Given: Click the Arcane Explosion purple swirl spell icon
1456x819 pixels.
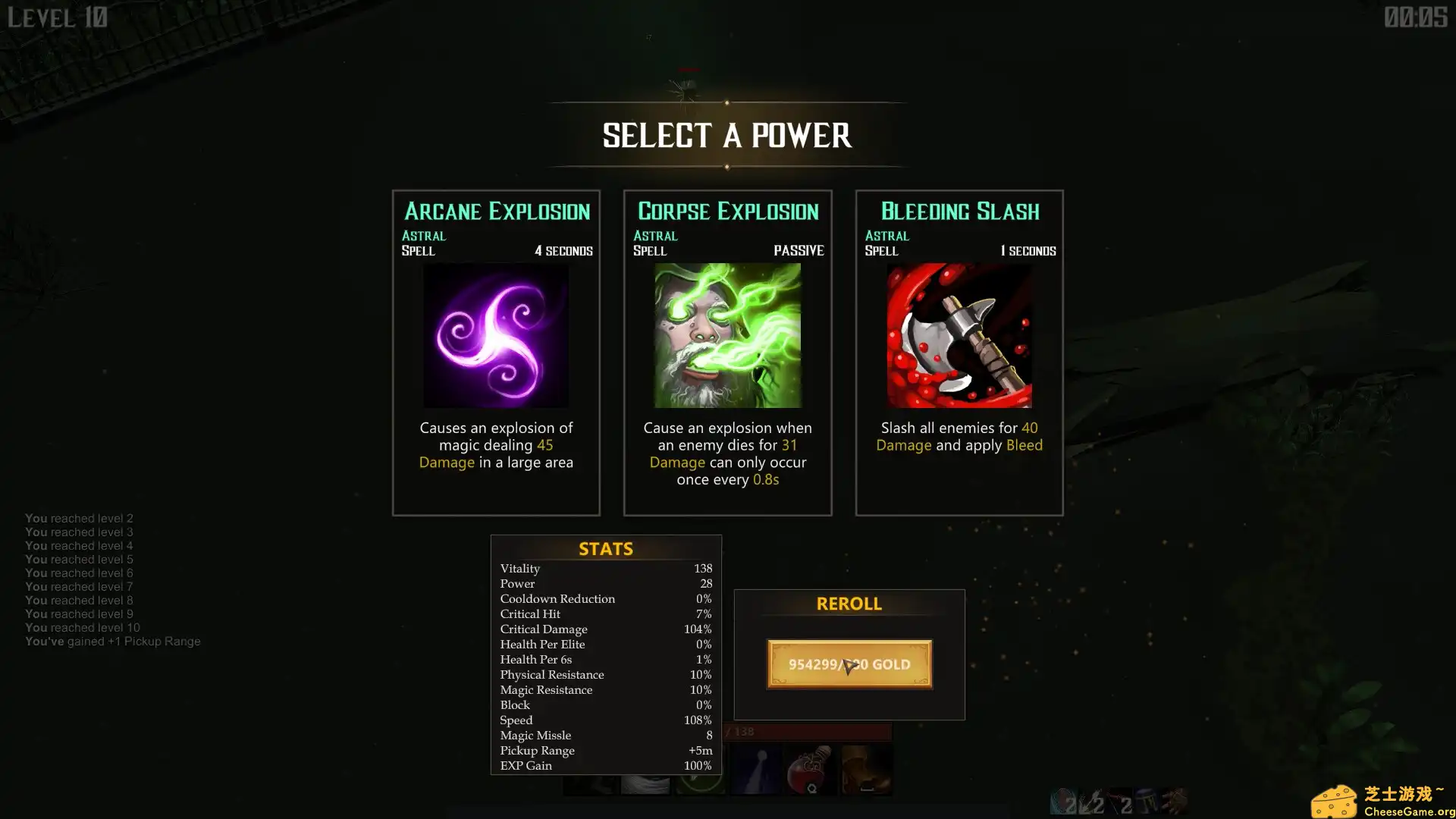Looking at the screenshot, I should (496, 336).
